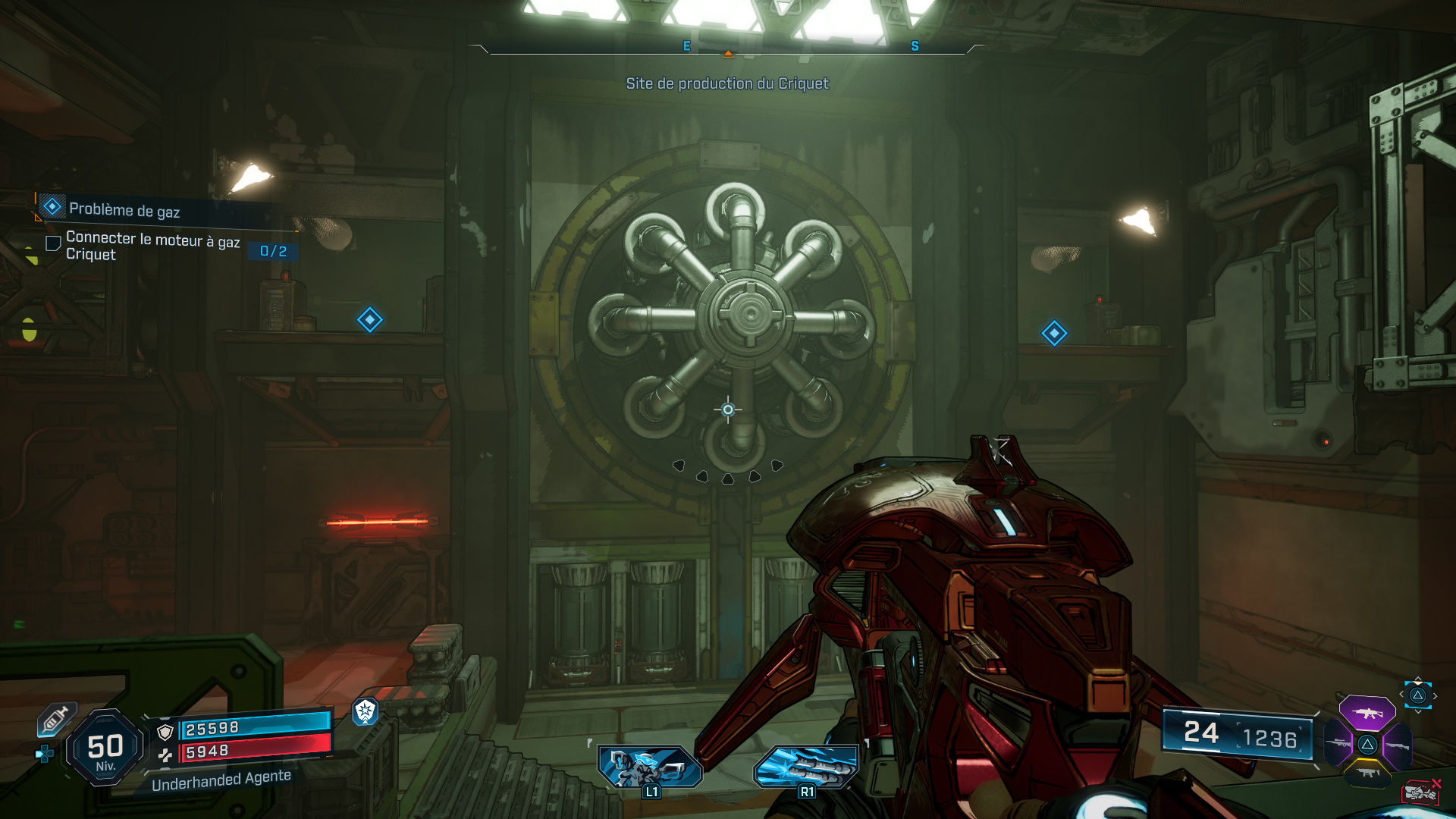Toggle the left blue waypoint marker
This screenshot has width=1456, height=819.
click(369, 320)
